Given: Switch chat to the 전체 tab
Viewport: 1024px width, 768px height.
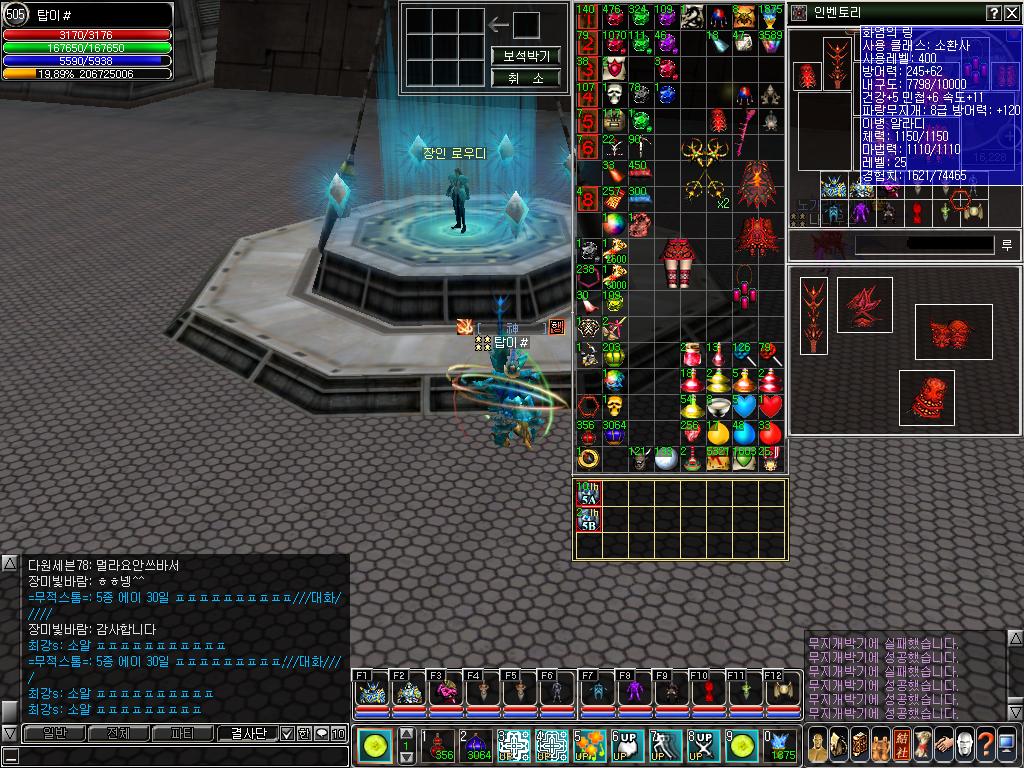Looking at the screenshot, I should tap(118, 733).
